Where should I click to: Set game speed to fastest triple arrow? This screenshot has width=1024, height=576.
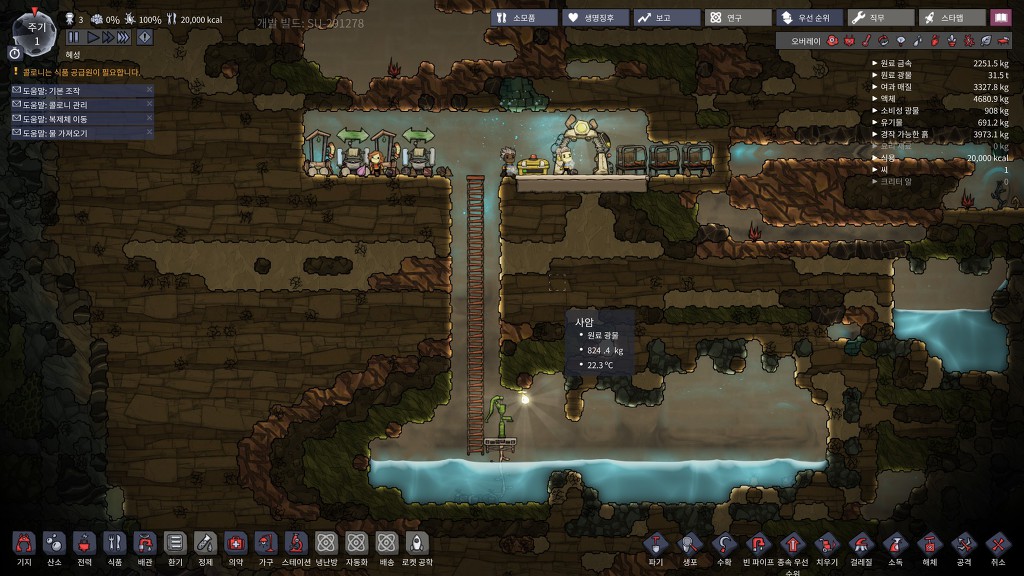tap(123, 37)
